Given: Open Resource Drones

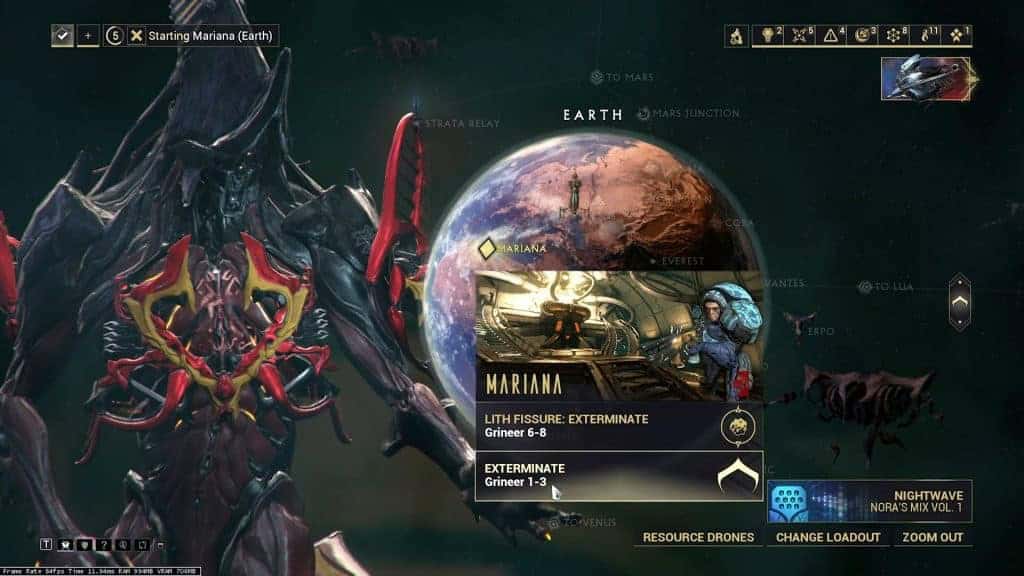Looking at the screenshot, I should point(698,537).
